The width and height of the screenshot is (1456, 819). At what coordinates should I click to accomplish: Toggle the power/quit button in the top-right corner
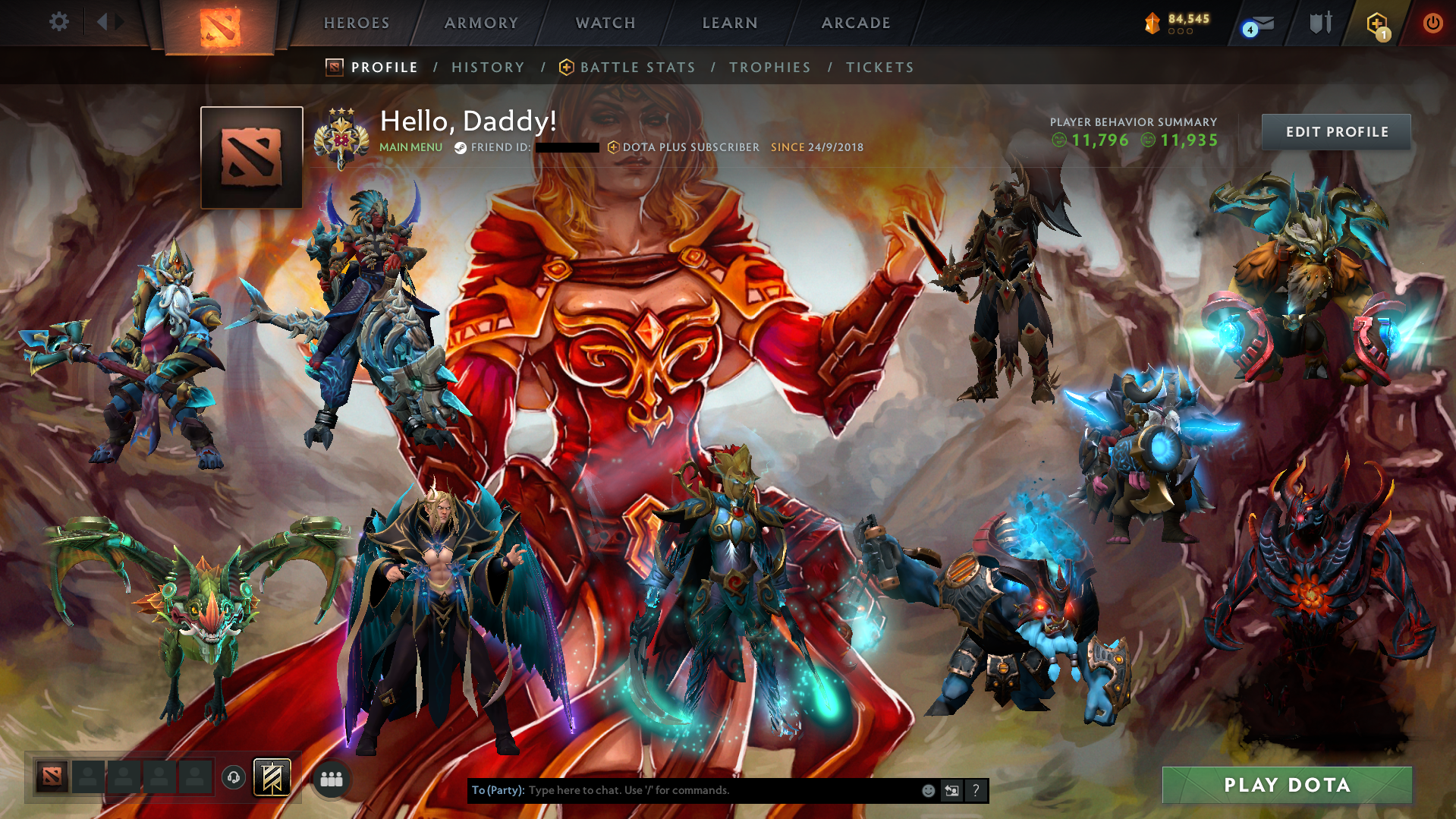[1432, 23]
